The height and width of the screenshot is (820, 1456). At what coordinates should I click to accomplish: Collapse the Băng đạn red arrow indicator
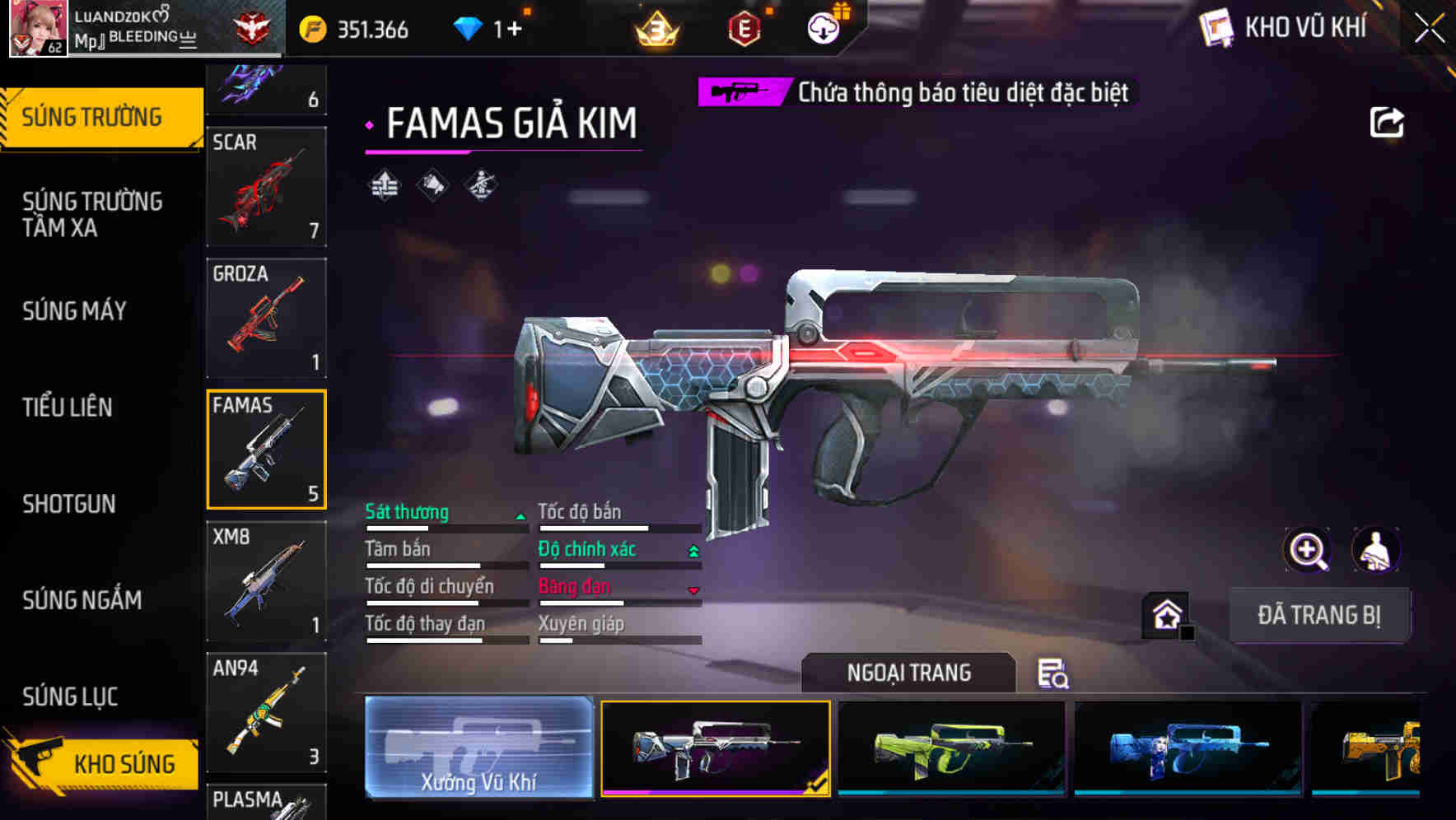(693, 588)
